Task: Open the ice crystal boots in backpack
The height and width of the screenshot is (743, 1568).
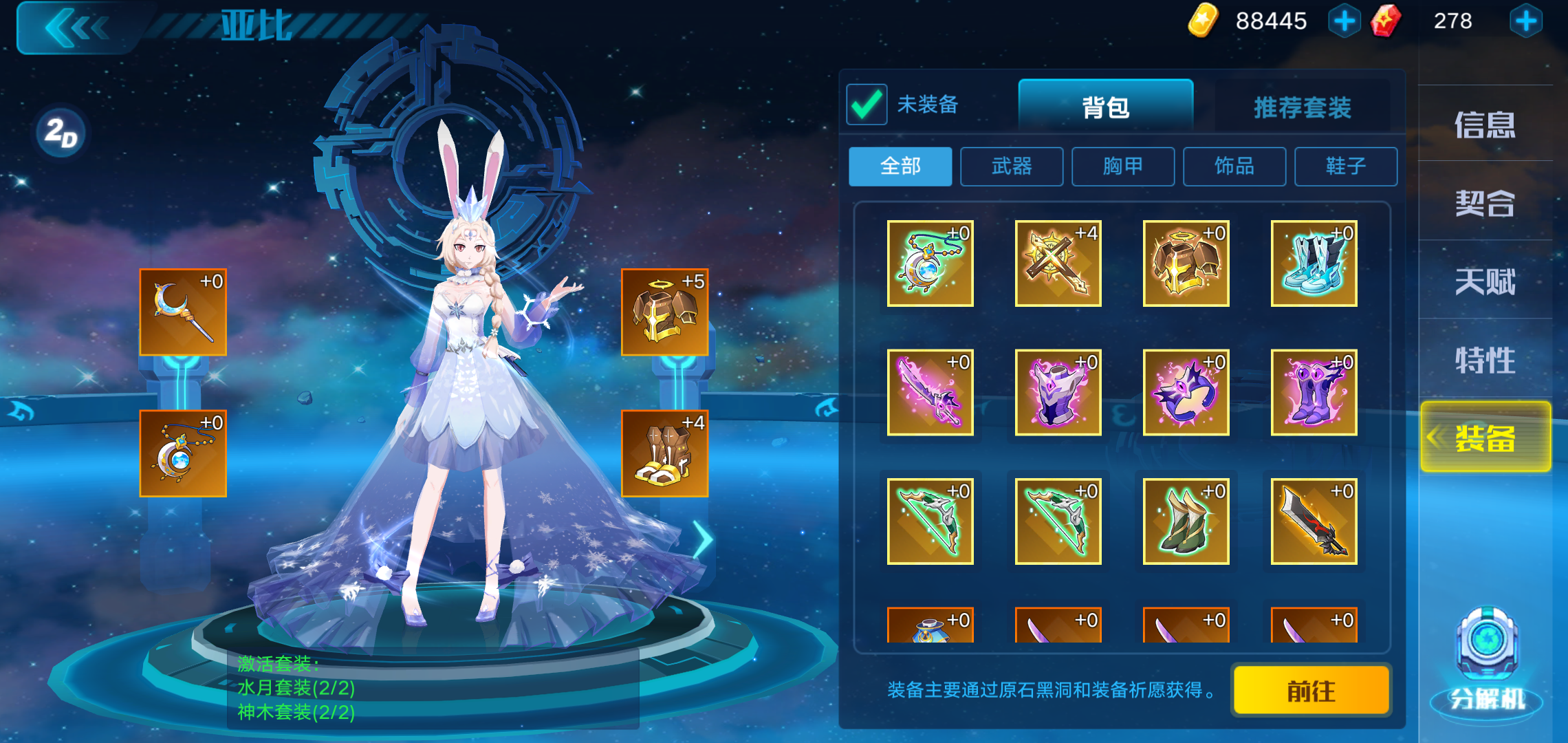Action: pos(1313,263)
